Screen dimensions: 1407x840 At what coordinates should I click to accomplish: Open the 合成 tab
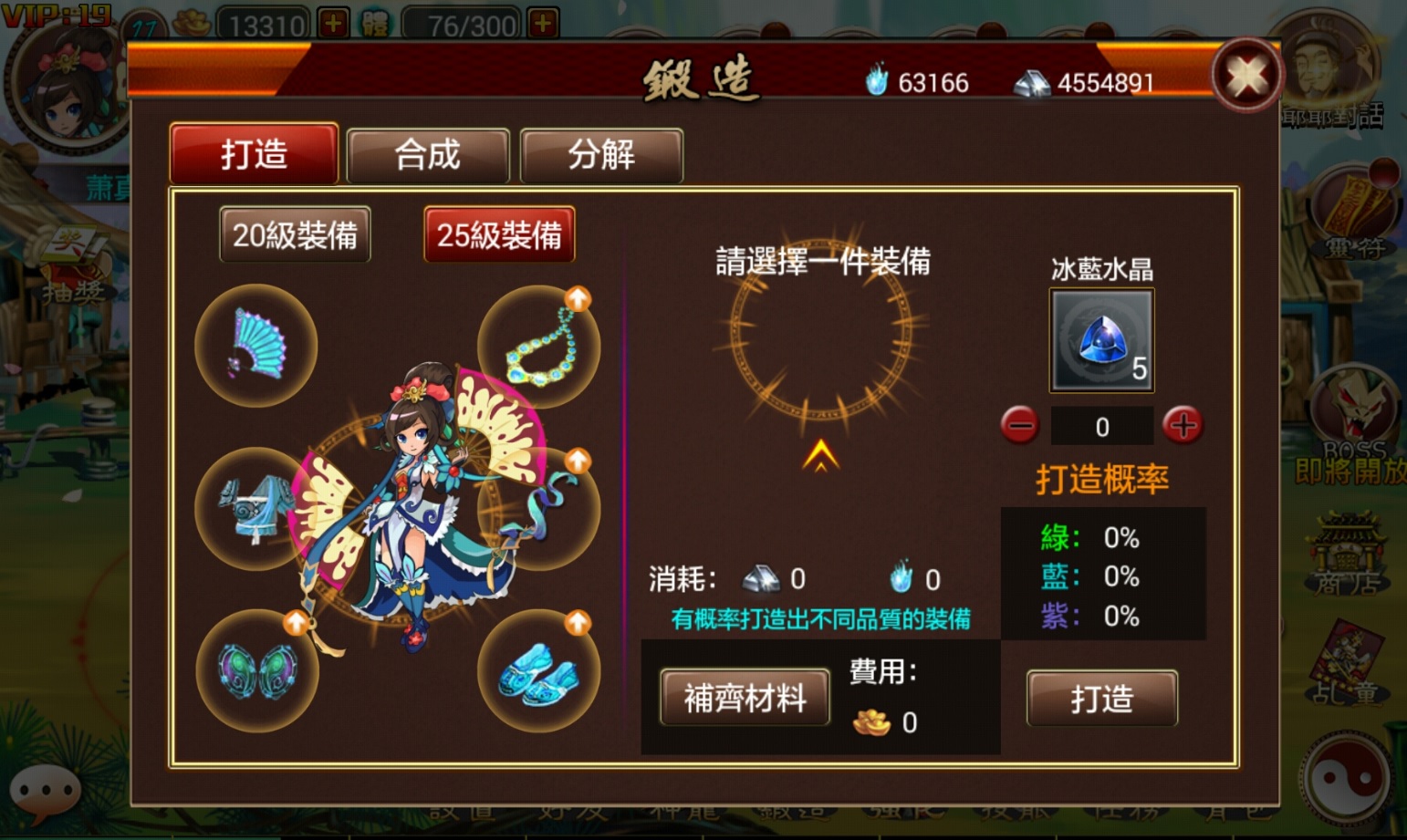pos(427,155)
